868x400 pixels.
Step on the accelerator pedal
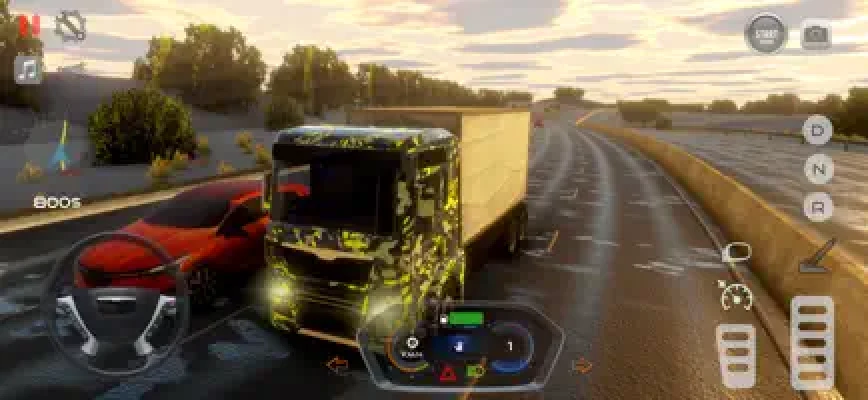(x=812, y=342)
